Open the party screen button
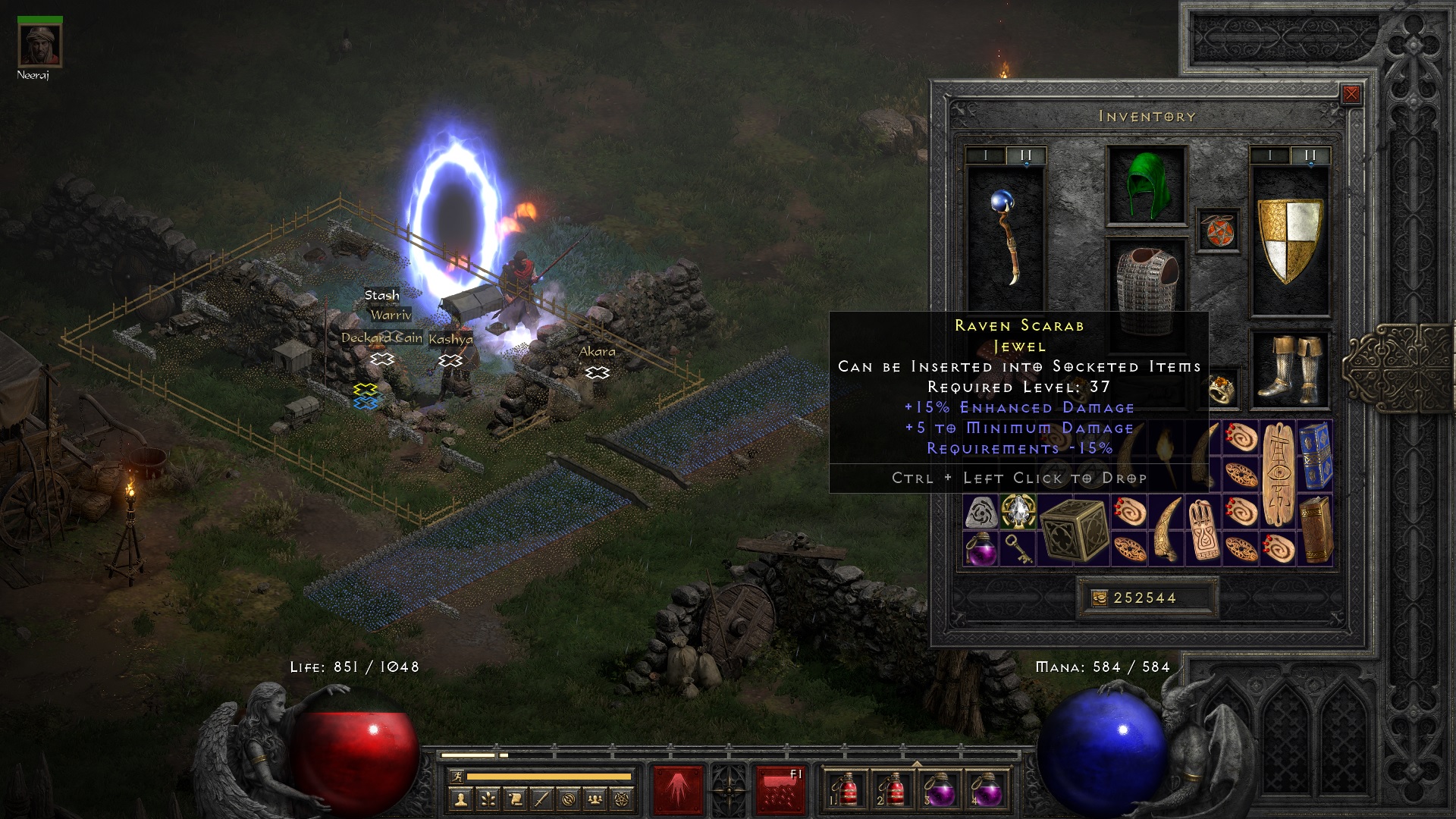The width and height of the screenshot is (1456, 819). point(596,799)
